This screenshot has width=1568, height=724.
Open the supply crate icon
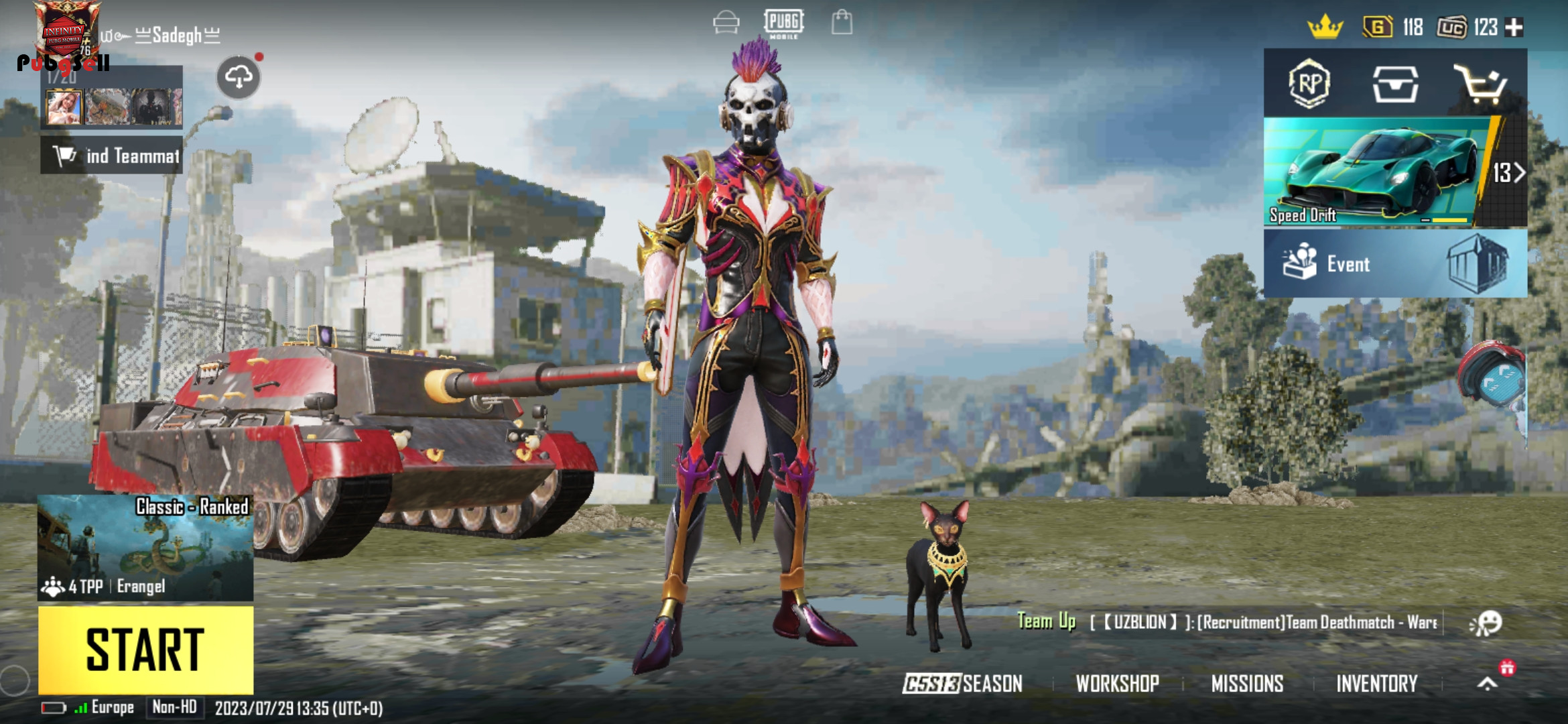click(1395, 84)
